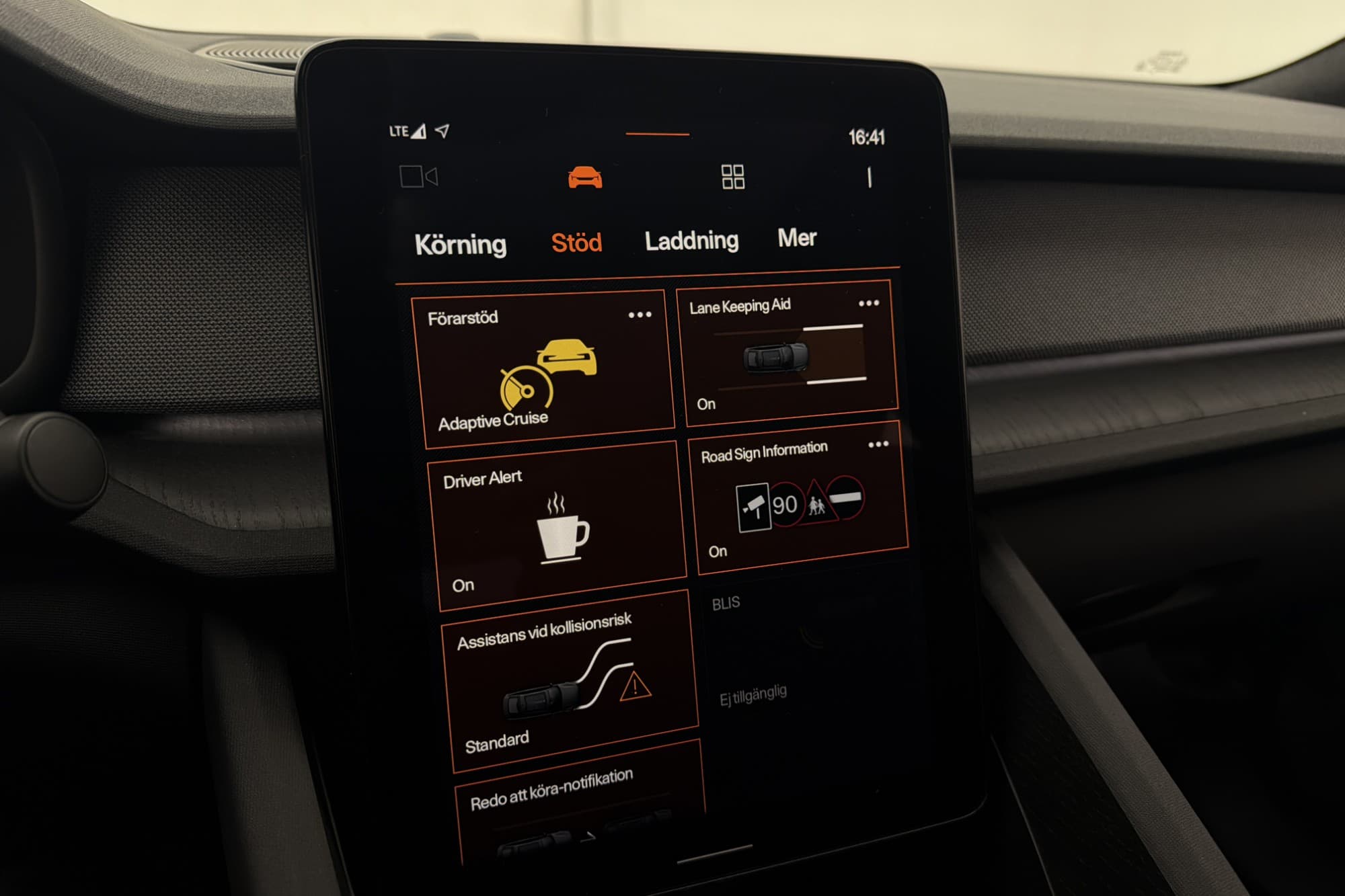Open the Laddning tab

691,241
